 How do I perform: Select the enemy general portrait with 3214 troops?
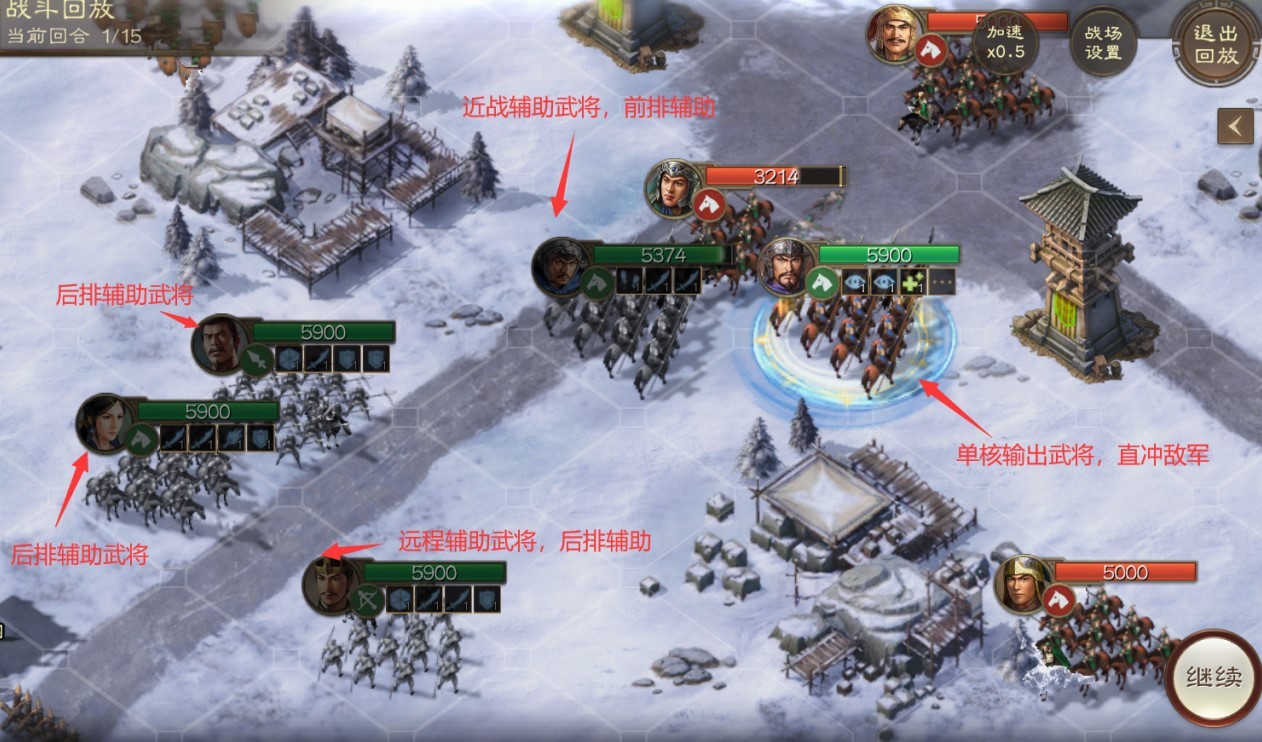coord(672,187)
